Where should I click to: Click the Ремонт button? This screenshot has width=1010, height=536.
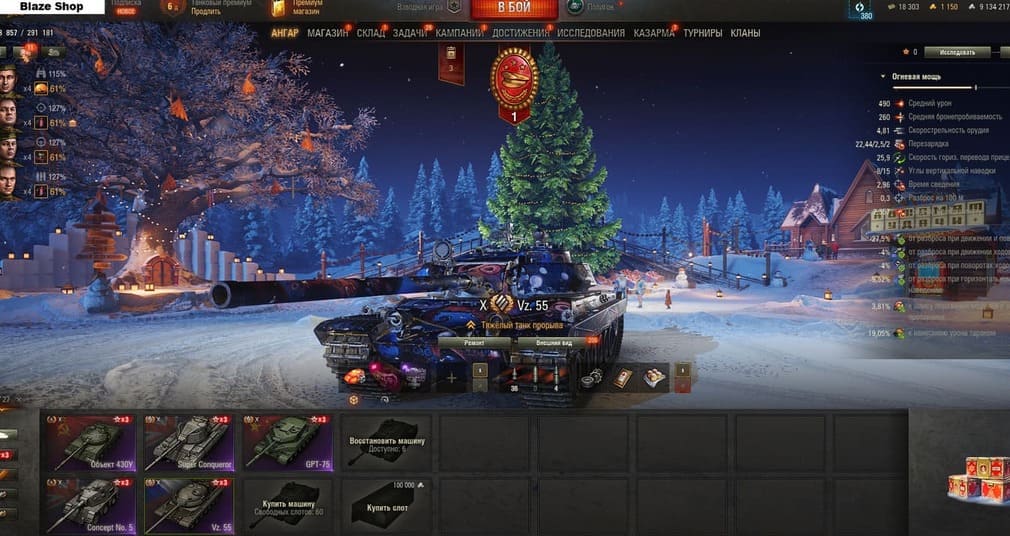click(x=474, y=342)
